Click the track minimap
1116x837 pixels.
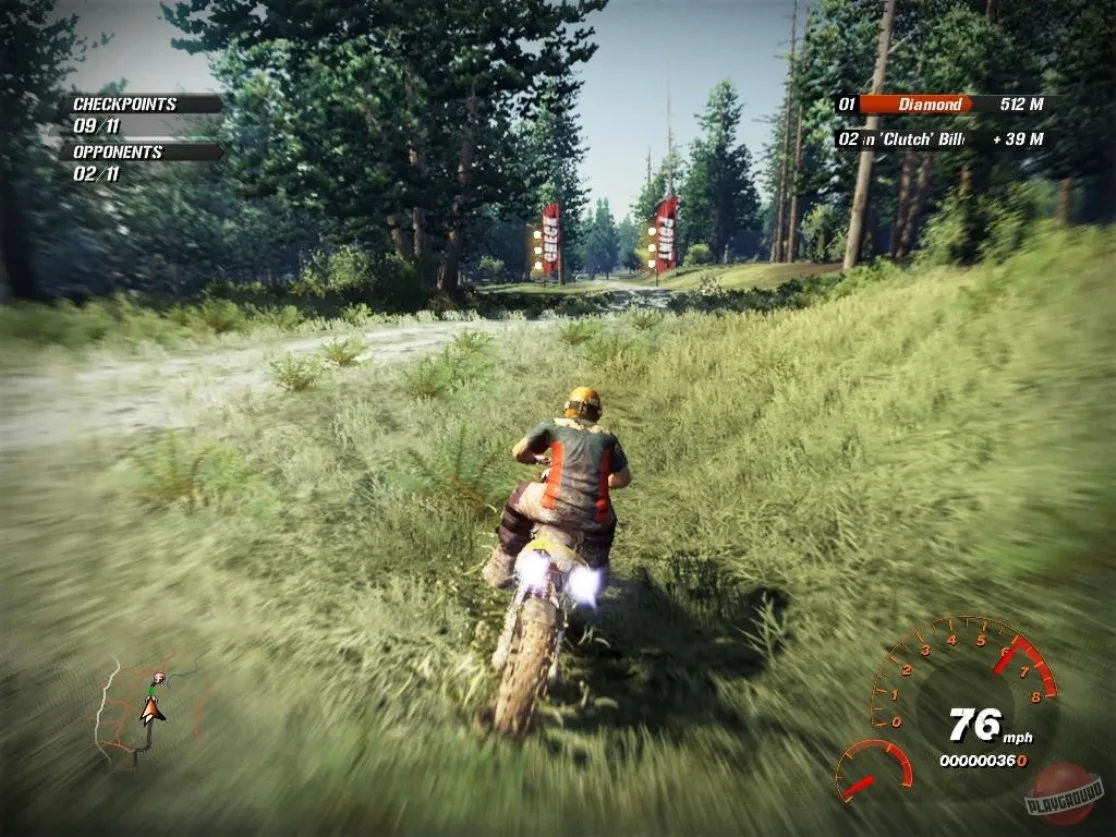coord(148,710)
